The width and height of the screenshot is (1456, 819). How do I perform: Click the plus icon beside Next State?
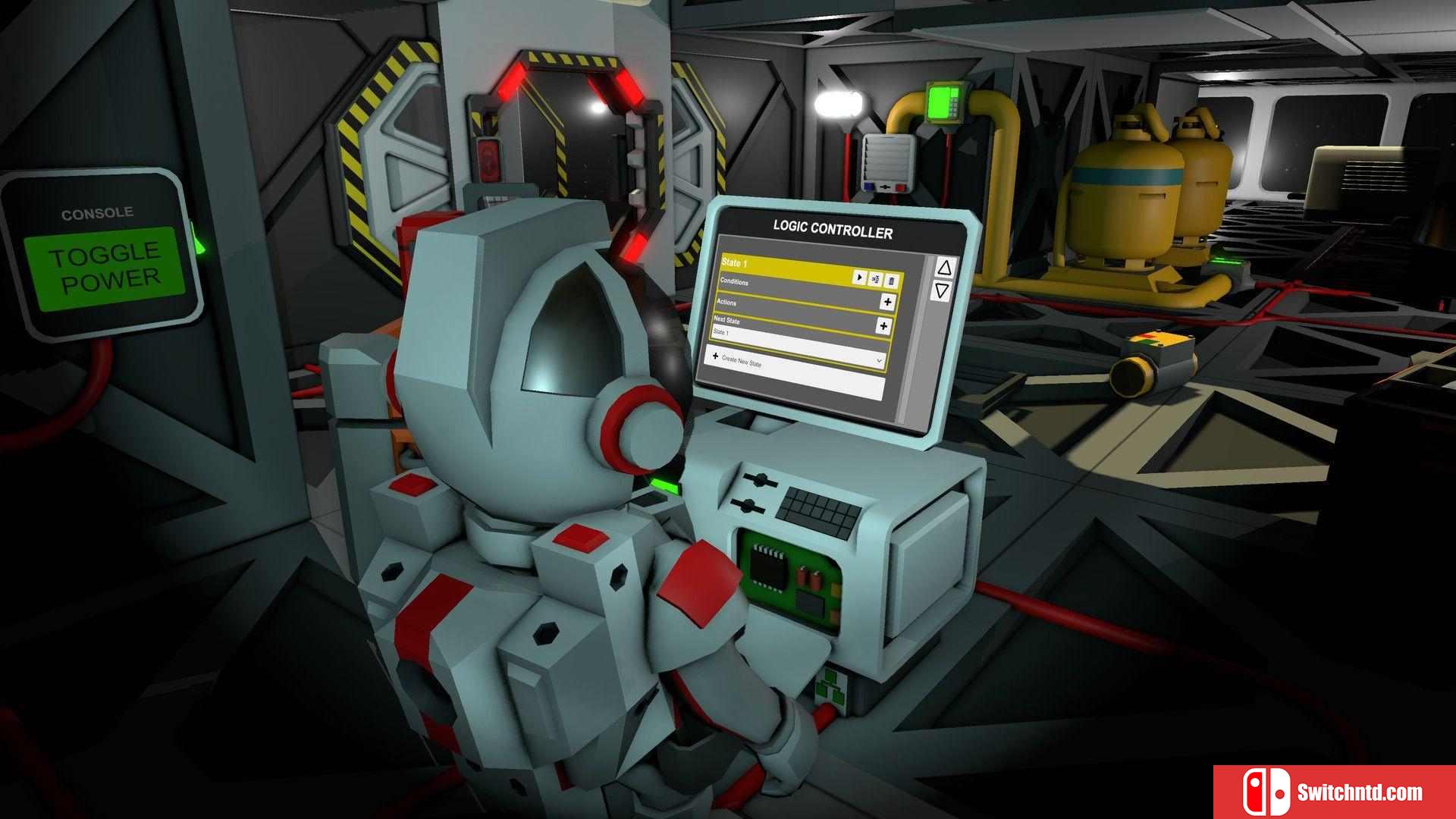point(883,326)
